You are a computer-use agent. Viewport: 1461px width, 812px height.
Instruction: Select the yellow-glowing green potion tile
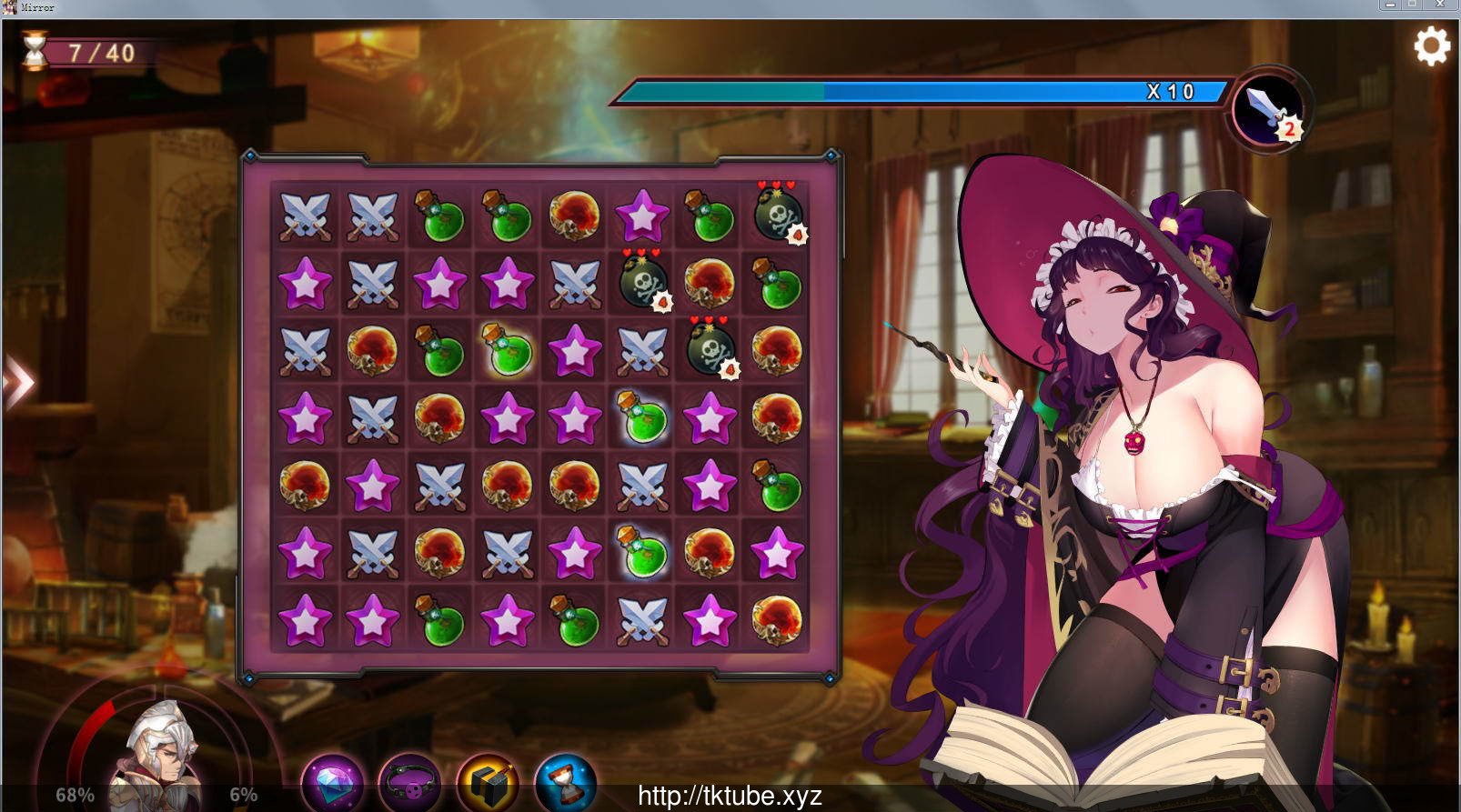[x=507, y=349]
